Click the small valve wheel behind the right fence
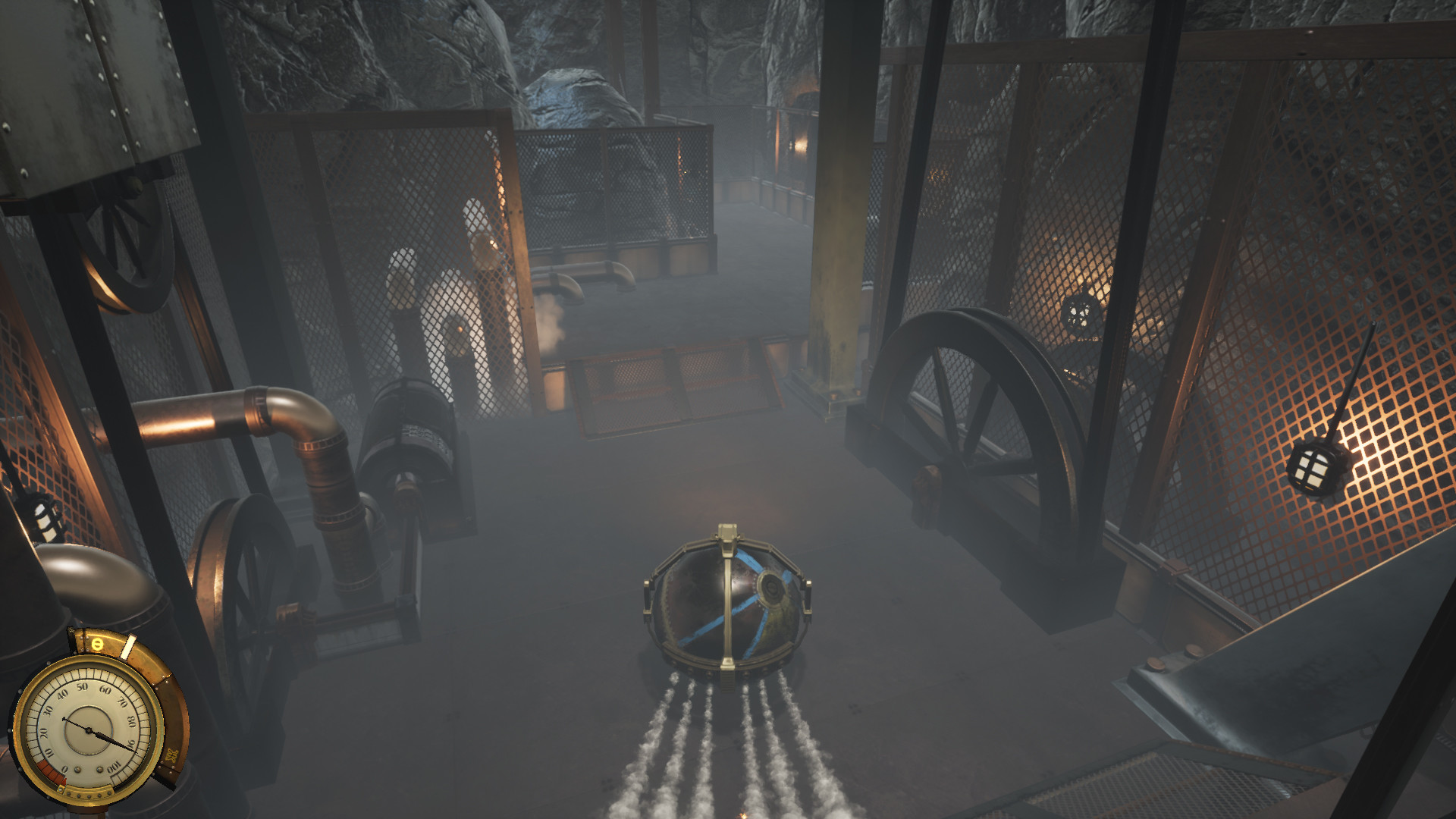The height and width of the screenshot is (819, 1456). tap(1078, 312)
